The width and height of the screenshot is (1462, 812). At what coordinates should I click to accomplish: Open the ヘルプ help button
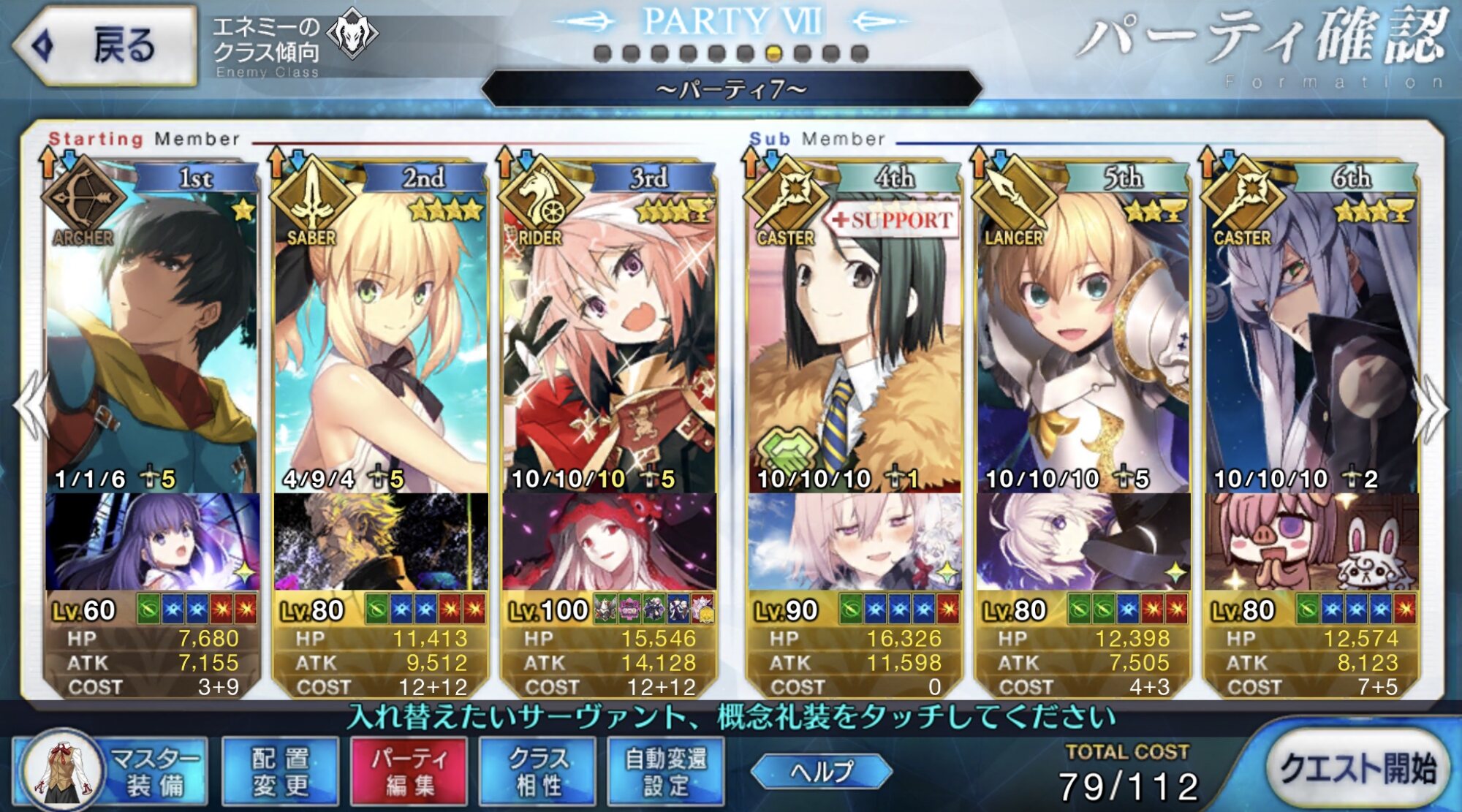[822, 771]
